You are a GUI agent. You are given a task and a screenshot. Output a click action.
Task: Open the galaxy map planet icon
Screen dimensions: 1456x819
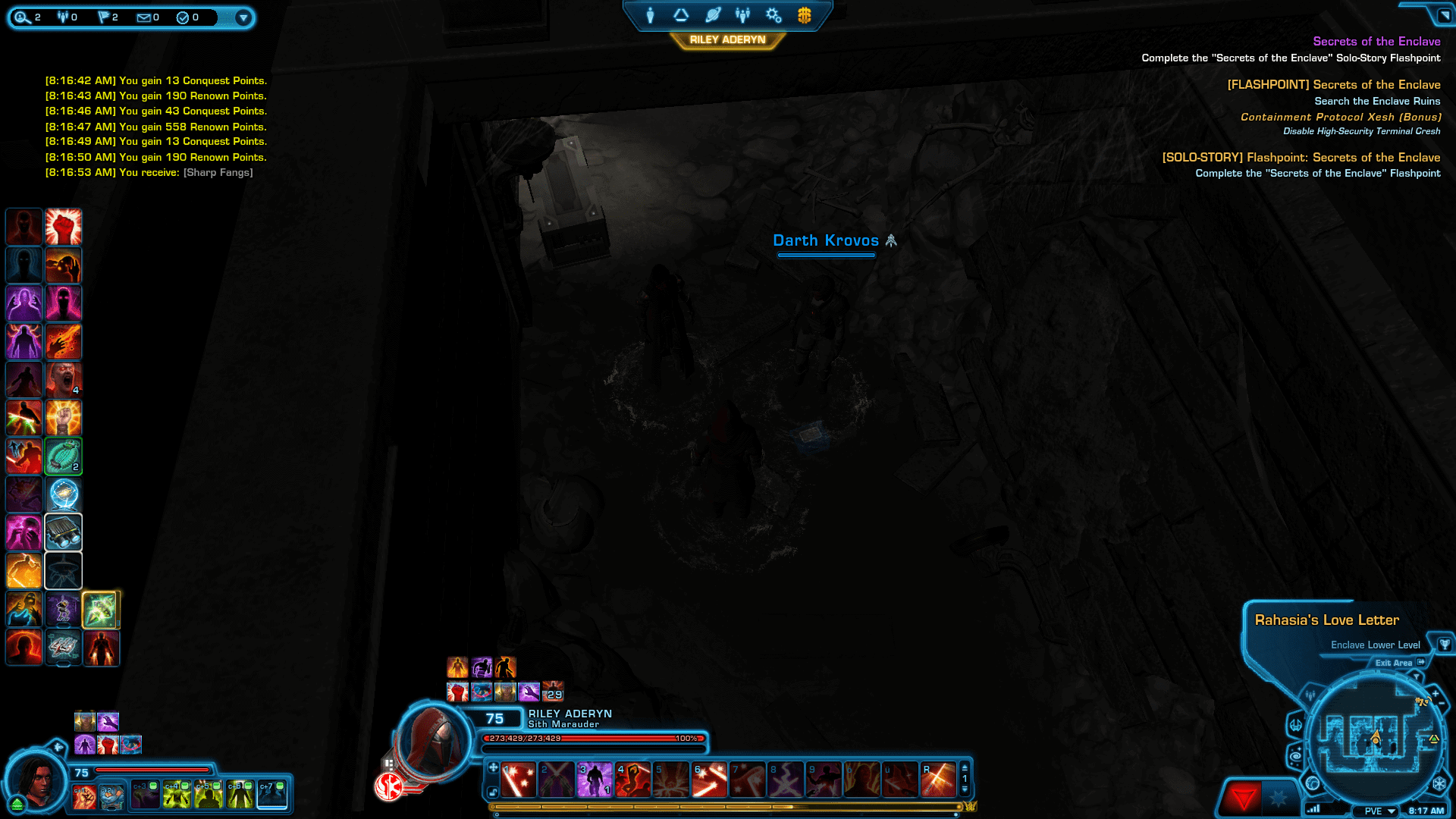point(714,15)
